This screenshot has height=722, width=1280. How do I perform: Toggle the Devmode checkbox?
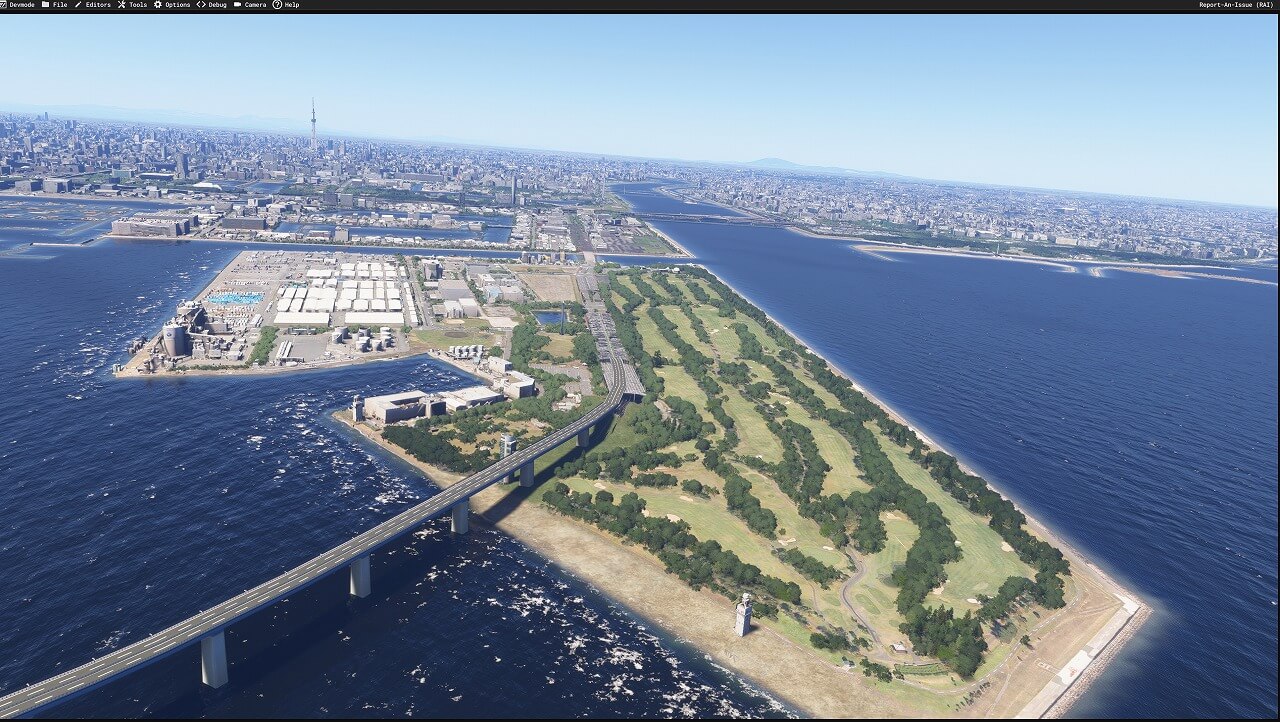tap(3, 5)
